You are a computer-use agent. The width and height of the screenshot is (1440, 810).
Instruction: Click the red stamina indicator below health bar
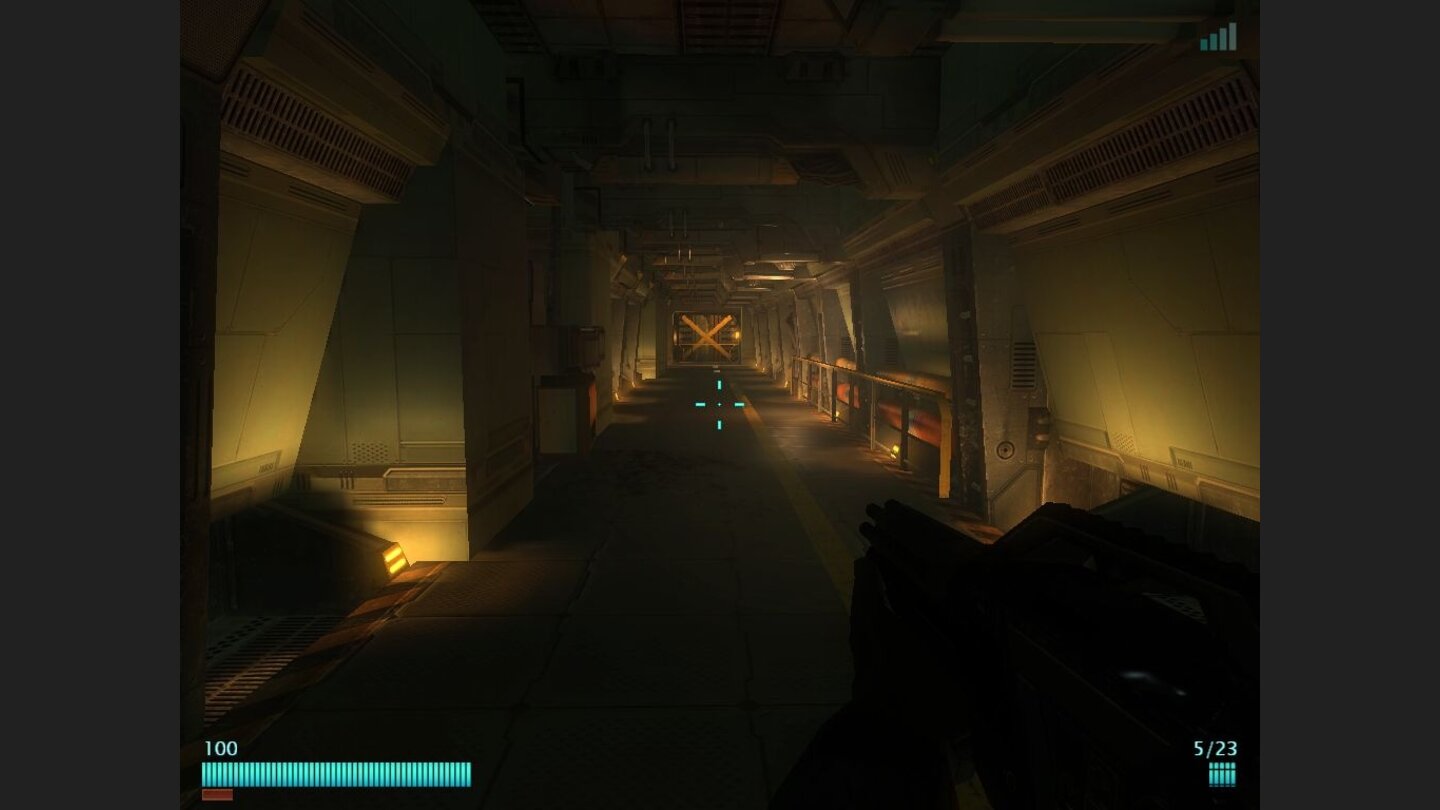click(220, 794)
